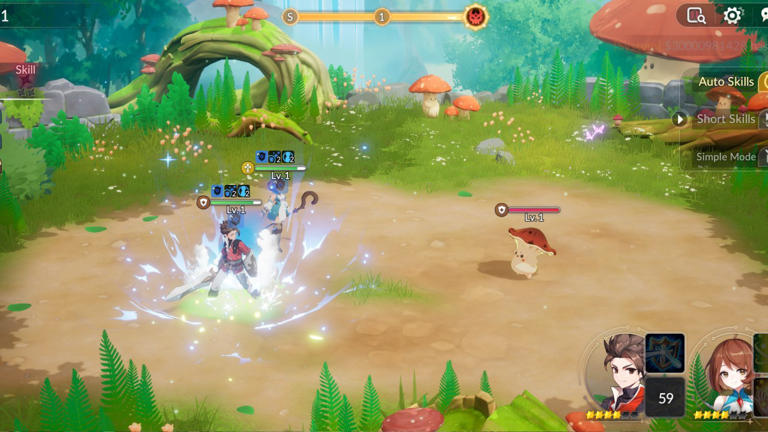The image size is (768, 432).
Task: Collapse the skills options panel arrow
Action: point(680,119)
